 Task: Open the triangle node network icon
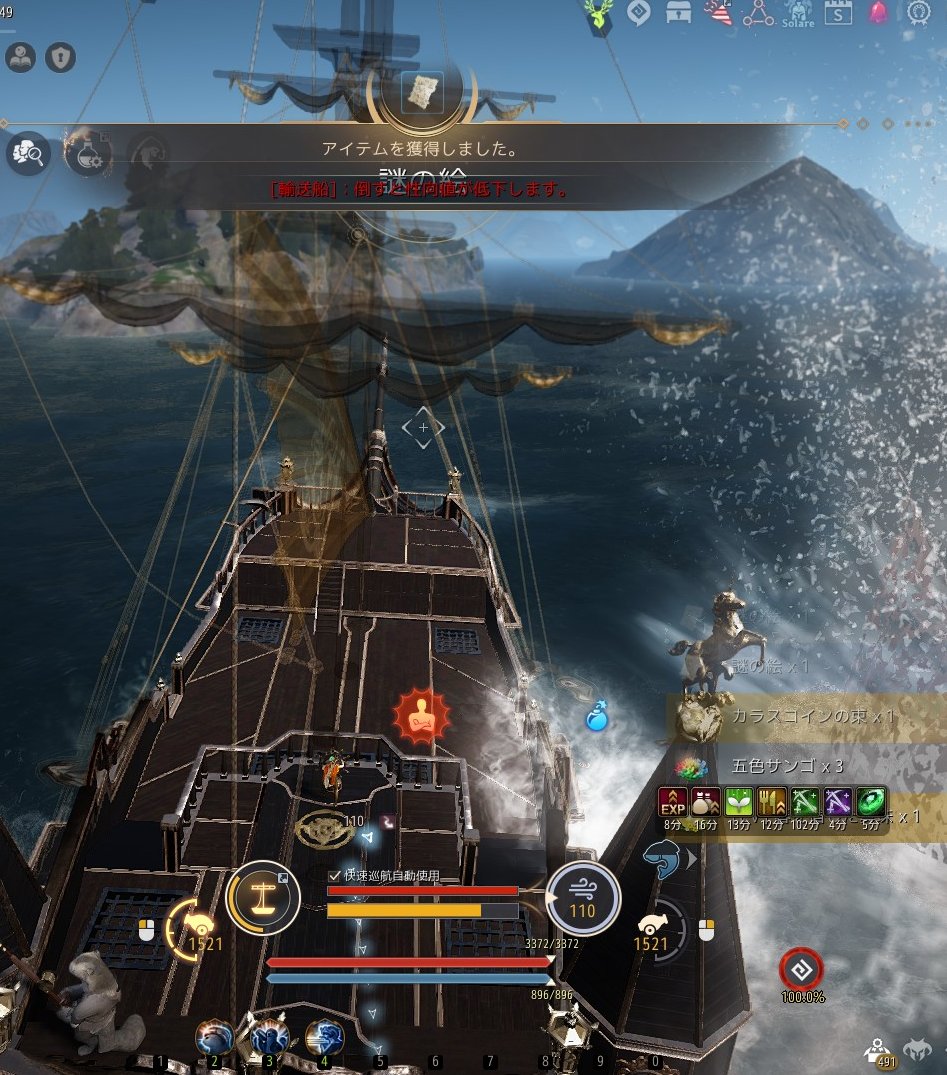(759, 14)
